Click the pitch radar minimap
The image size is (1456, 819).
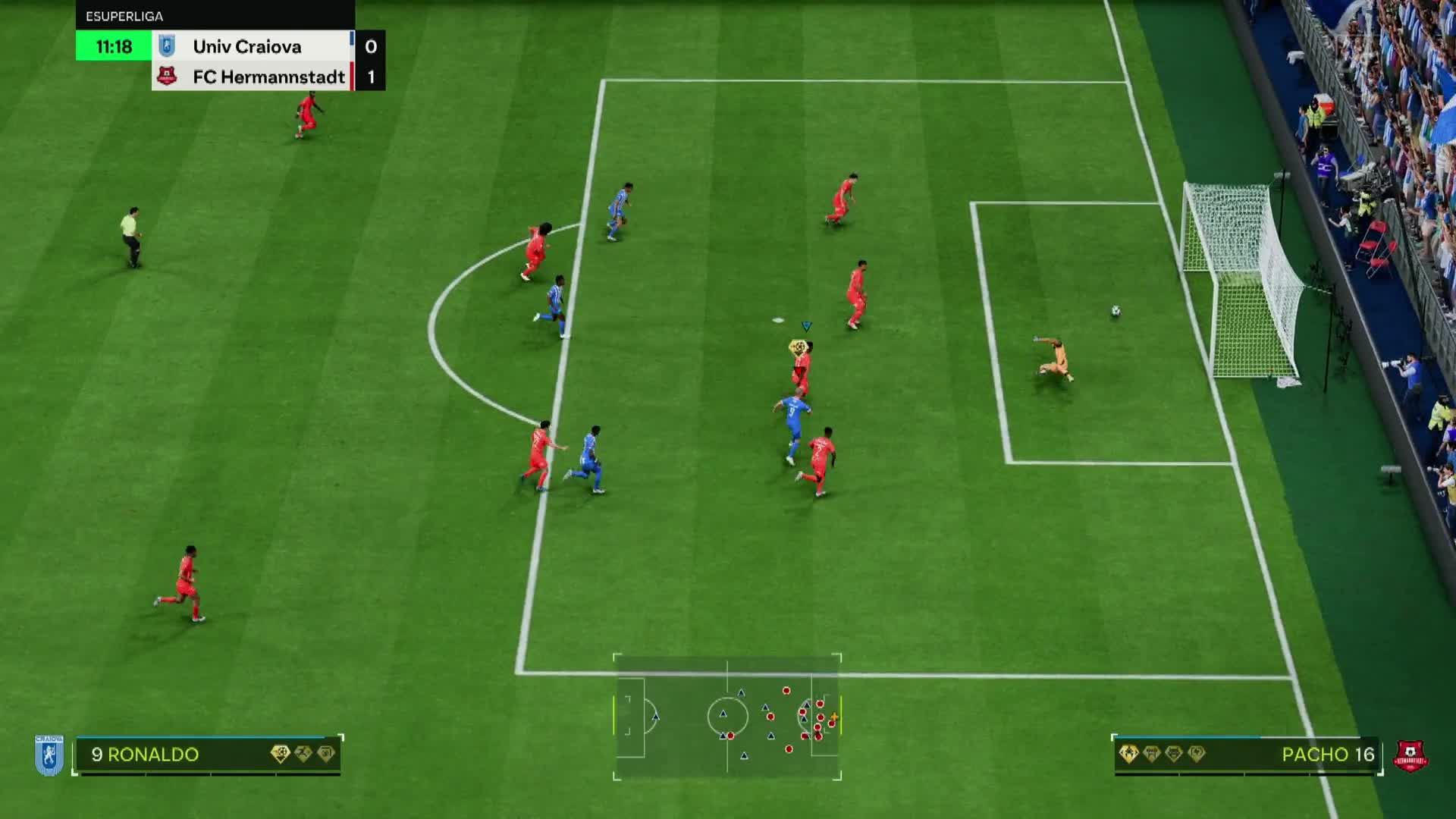click(x=727, y=717)
